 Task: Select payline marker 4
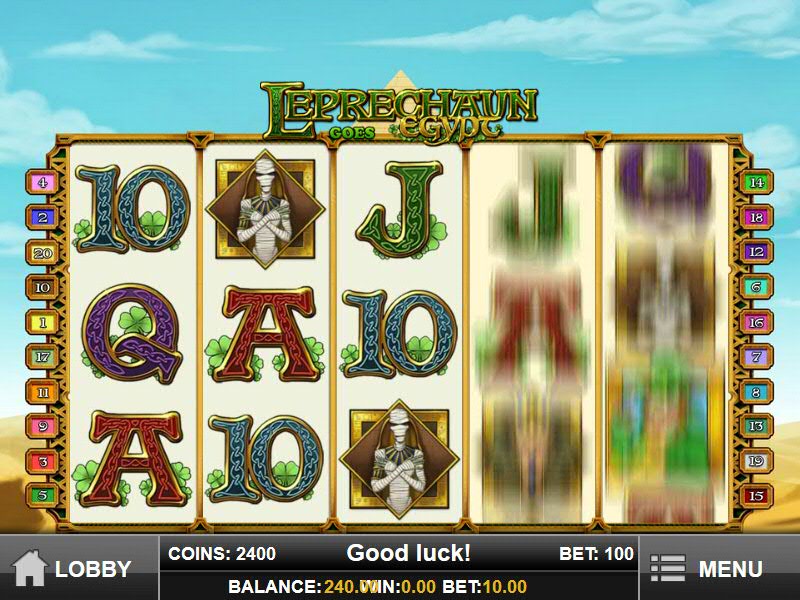tap(43, 183)
